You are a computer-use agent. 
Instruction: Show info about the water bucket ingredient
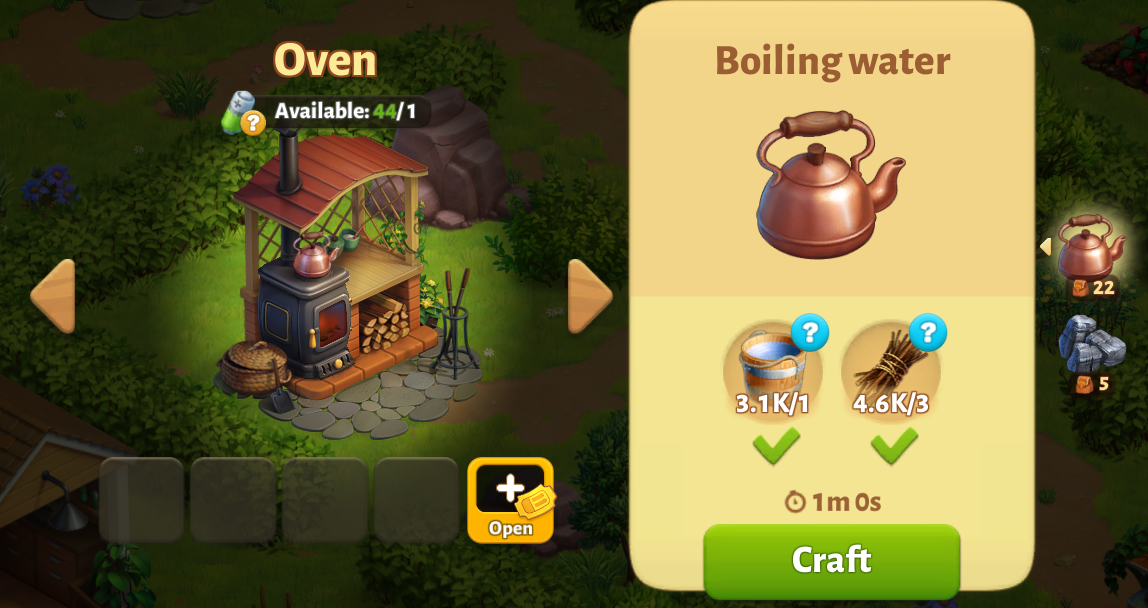pyautogui.click(x=809, y=333)
